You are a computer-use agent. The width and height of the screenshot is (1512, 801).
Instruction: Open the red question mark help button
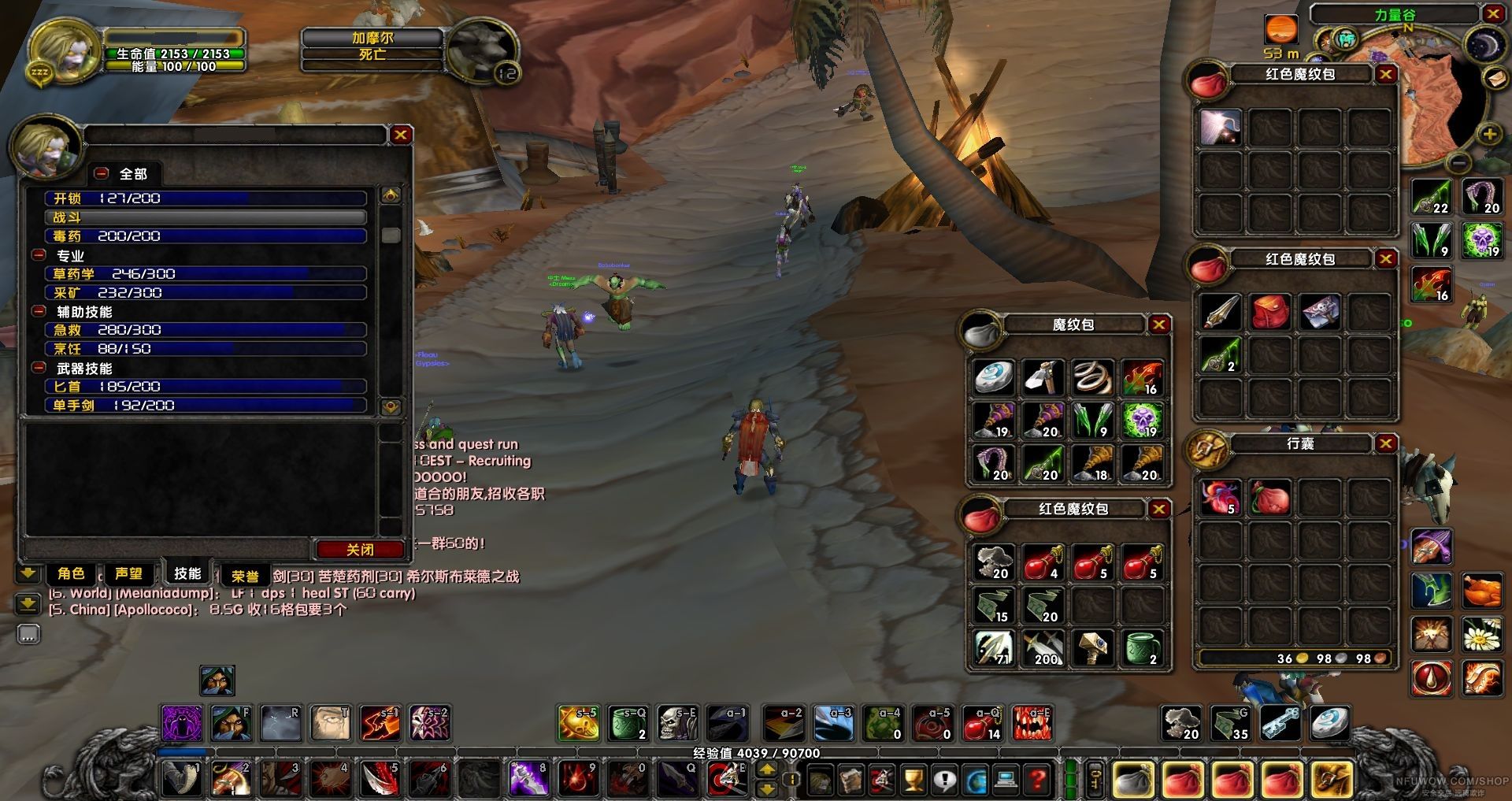point(1039,780)
